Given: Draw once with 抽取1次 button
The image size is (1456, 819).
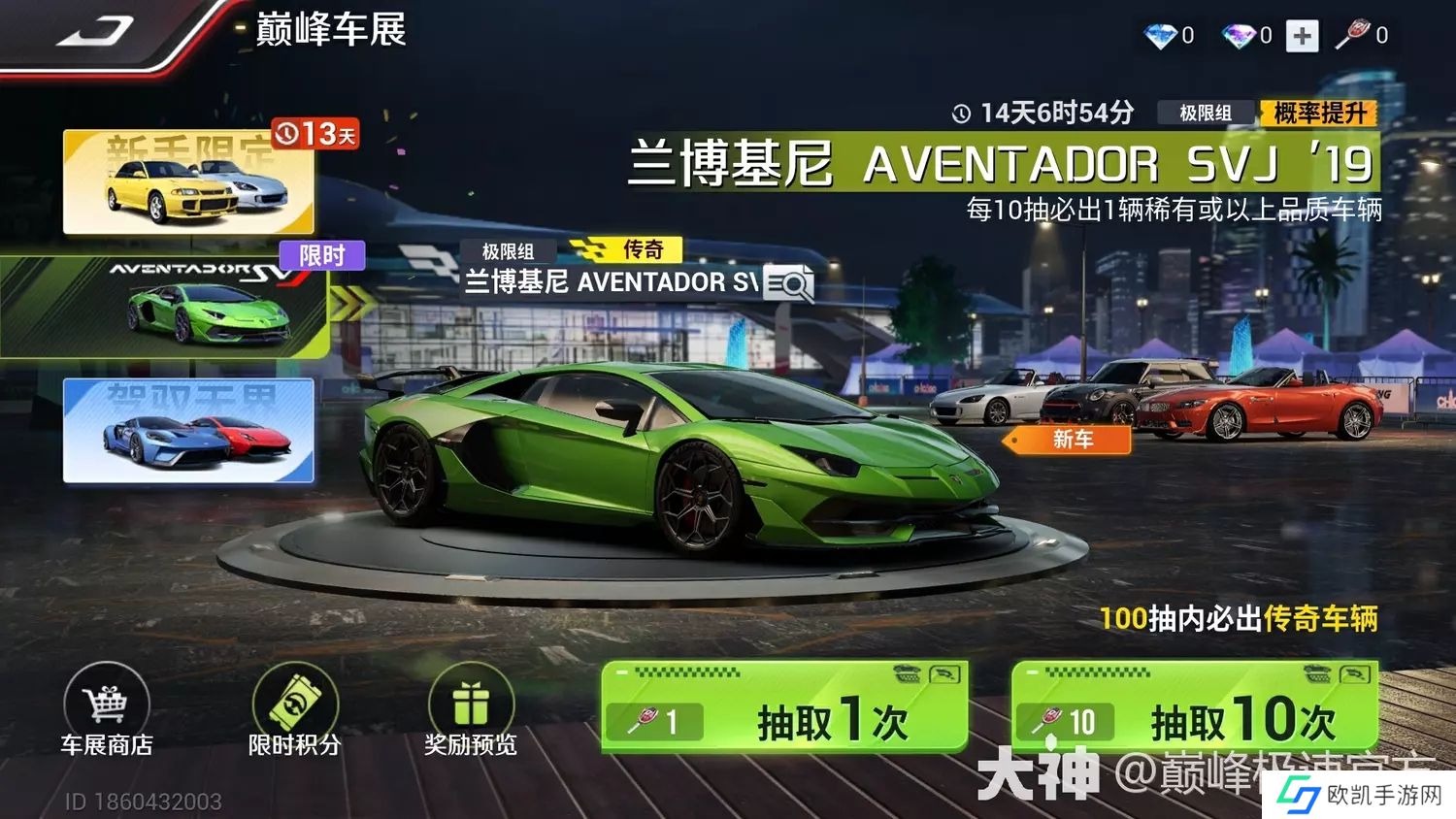Looking at the screenshot, I should tap(784, 708).
